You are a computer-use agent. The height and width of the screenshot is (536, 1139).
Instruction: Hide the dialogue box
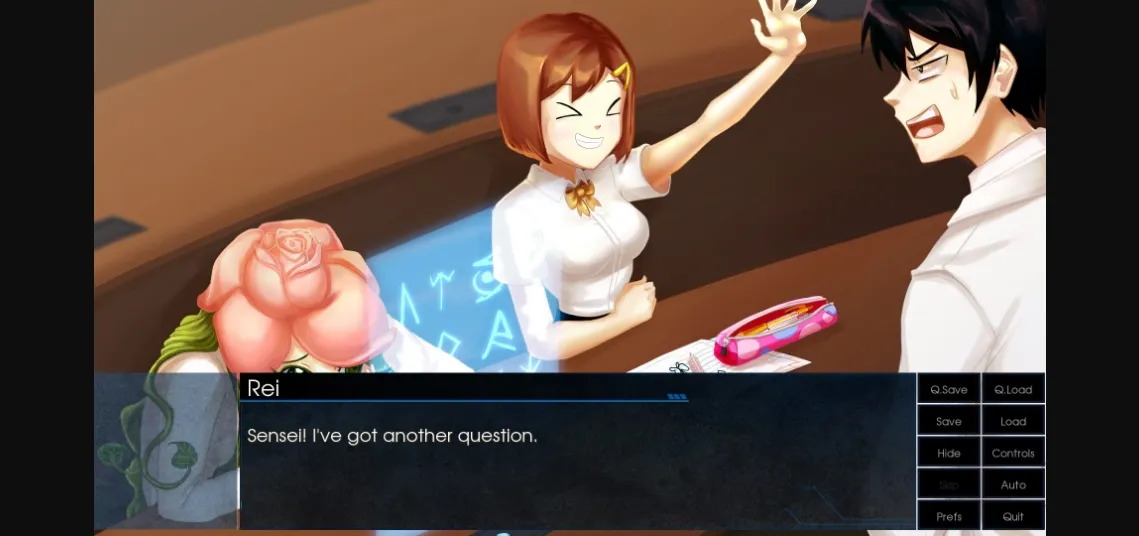pyautogui.click(x=949, y=453)
